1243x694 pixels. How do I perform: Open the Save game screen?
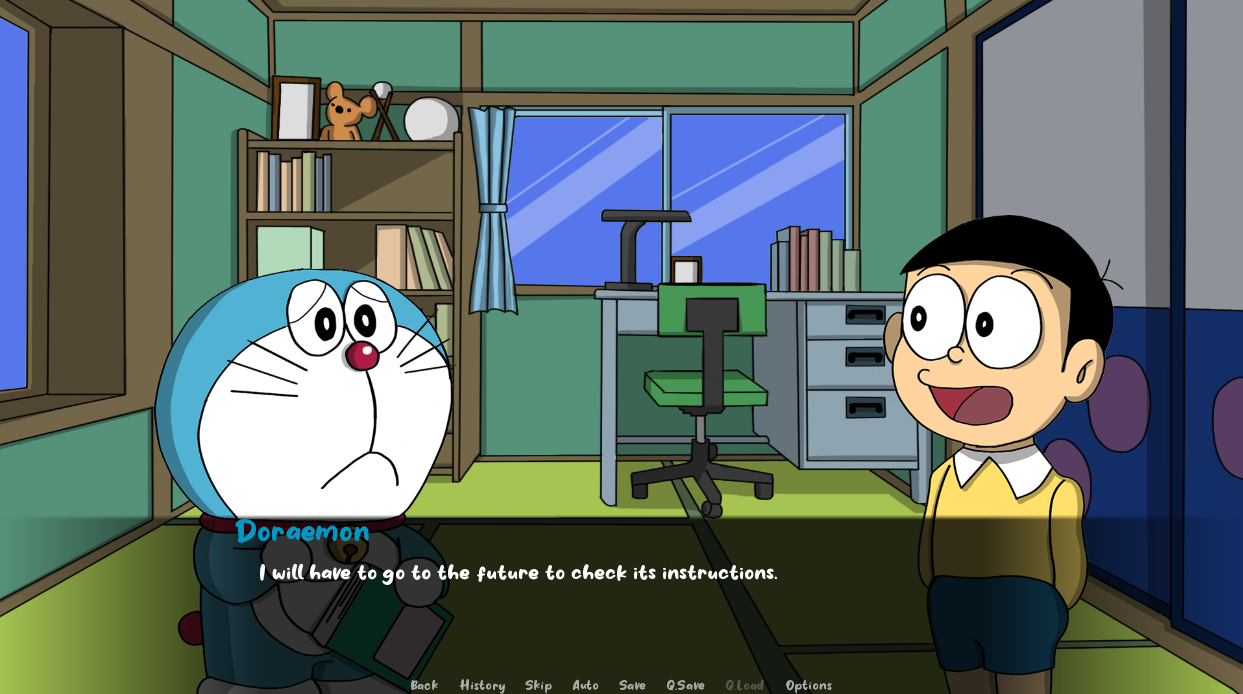click(x=632, y=685)
